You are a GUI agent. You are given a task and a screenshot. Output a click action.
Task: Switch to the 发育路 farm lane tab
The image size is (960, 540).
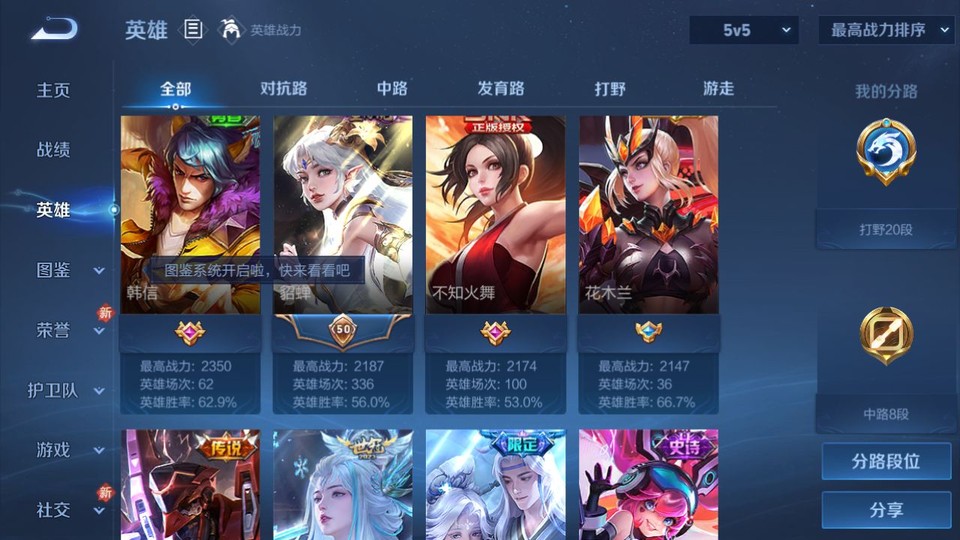501,89
